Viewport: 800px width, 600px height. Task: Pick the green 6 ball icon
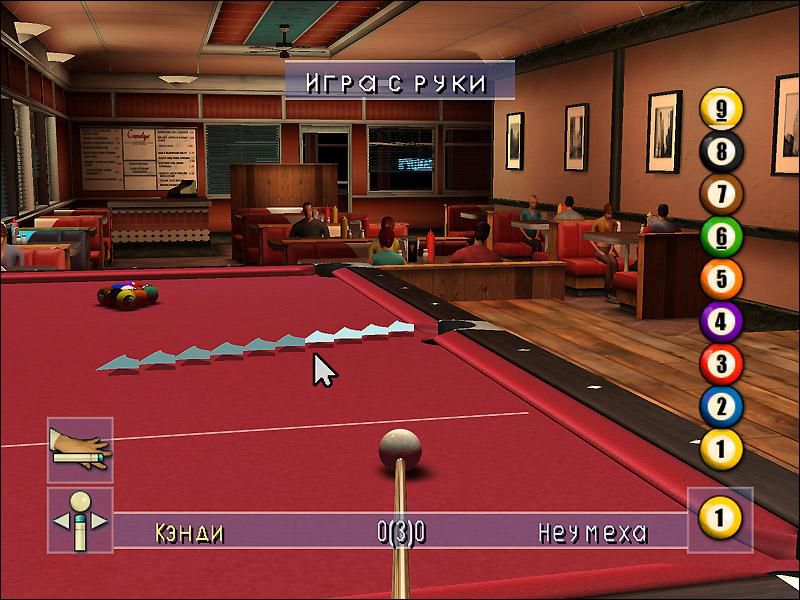720,236
